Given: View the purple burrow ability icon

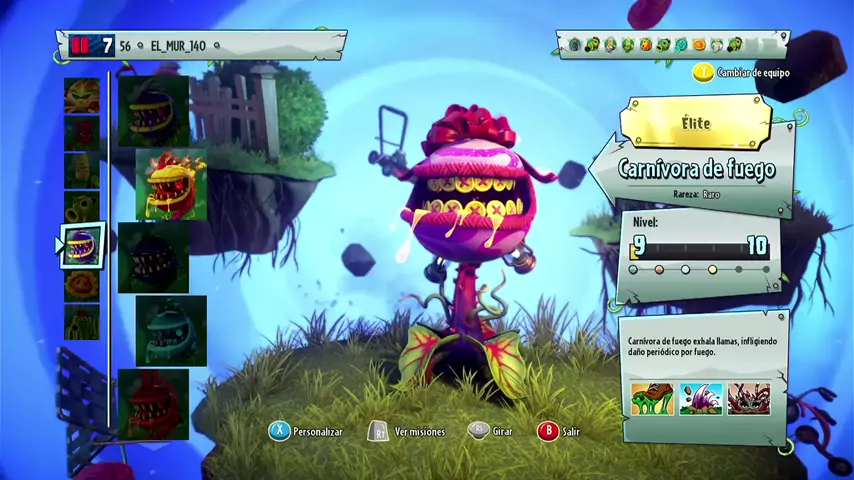Looking at the screenshot, I should pyautogui.click(x=700, y=397).
